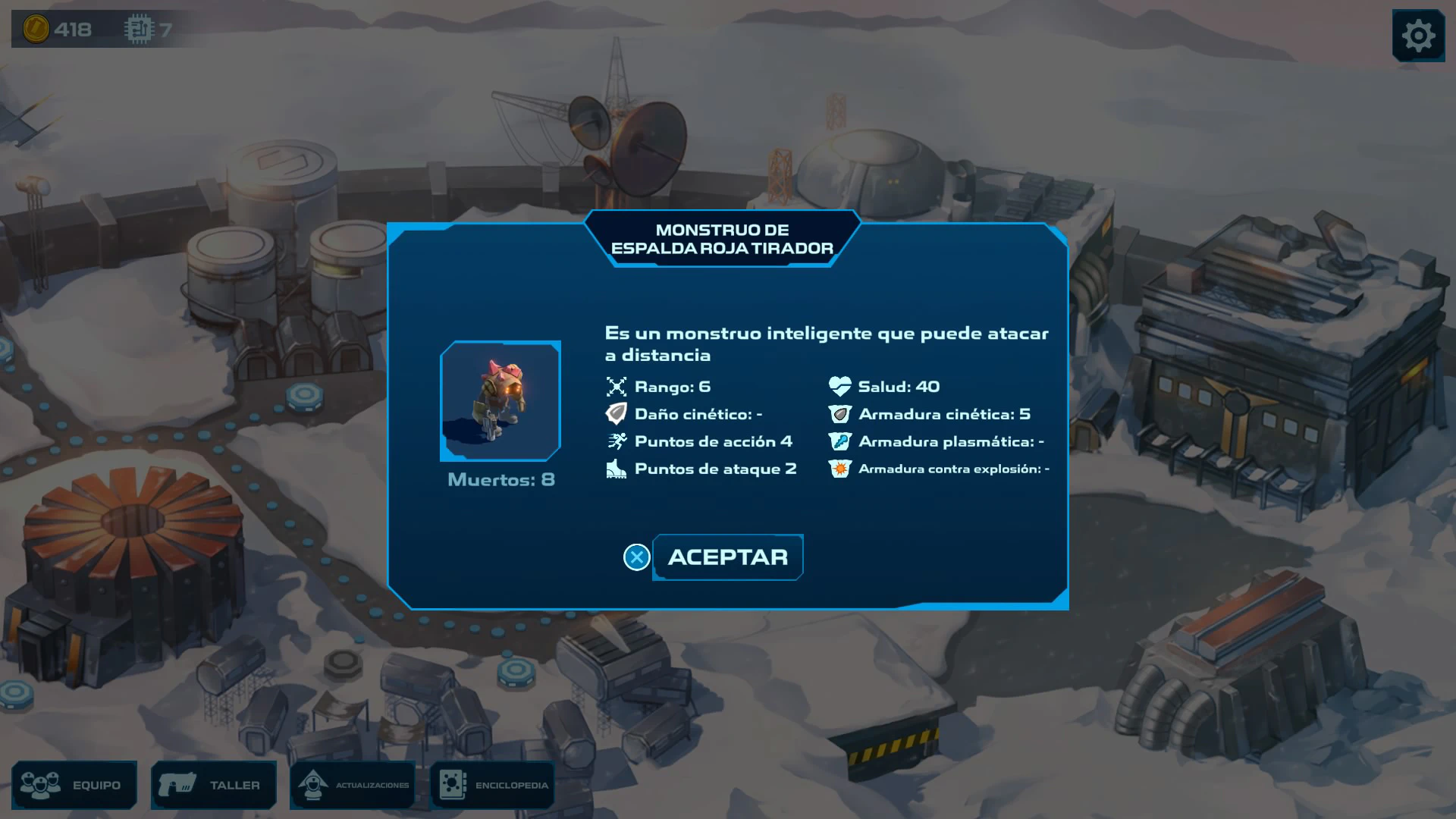This screenshot has width=1456, height=819.
Task: Show the ENCICLOPEDIA
Action: coord(493,785)
